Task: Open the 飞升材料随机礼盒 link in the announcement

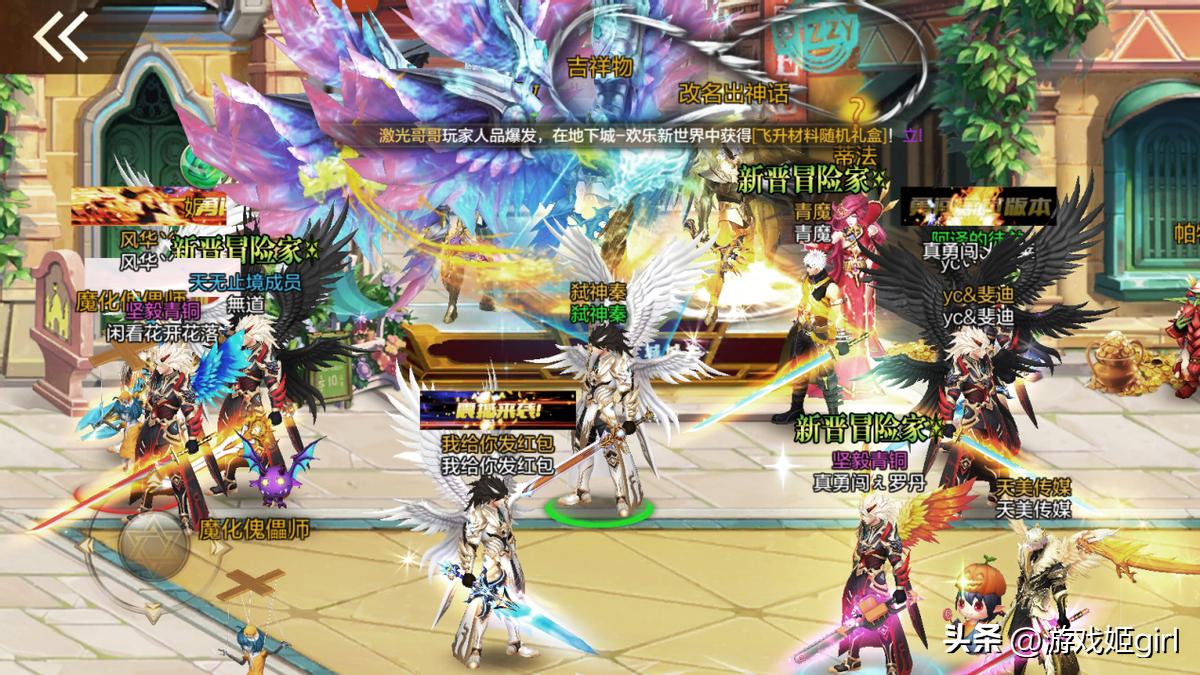Action: (818, 133)
